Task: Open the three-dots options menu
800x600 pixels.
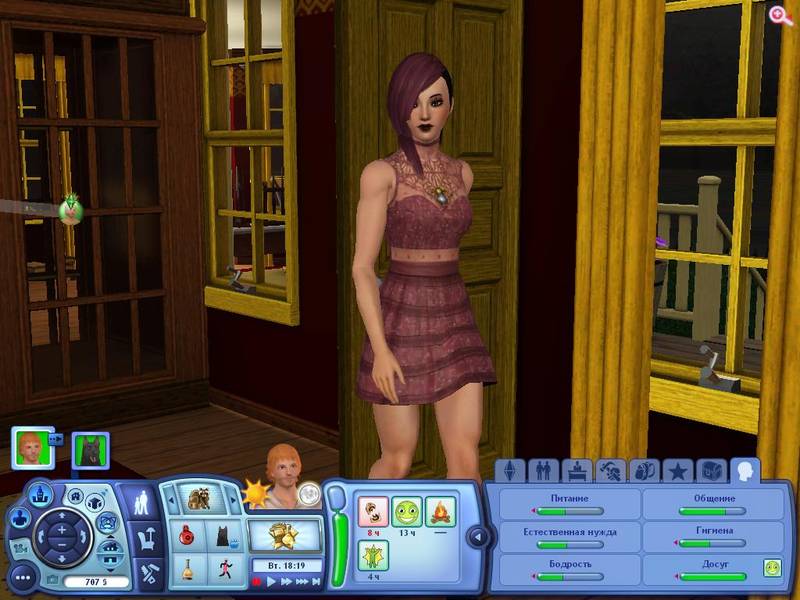Action: point(22,576)
